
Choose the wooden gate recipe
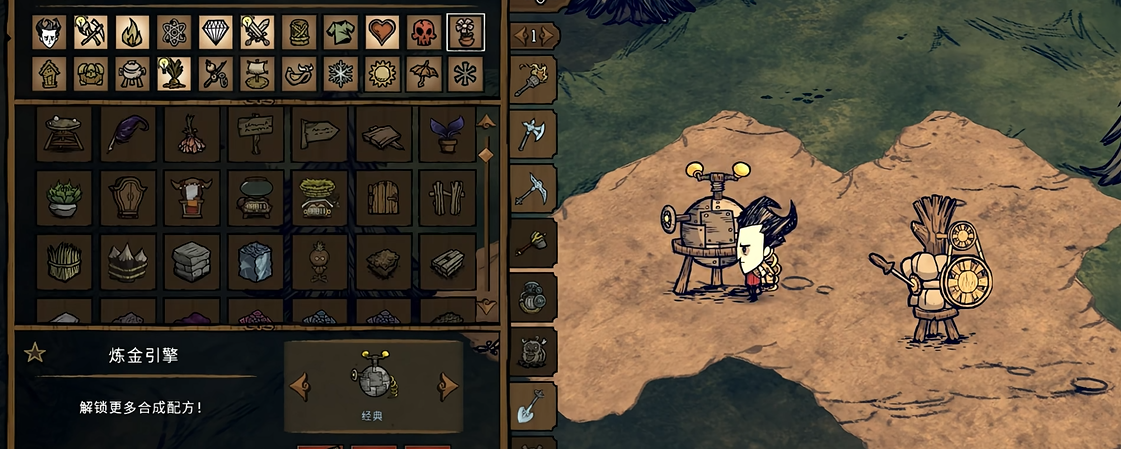[384, 197]
